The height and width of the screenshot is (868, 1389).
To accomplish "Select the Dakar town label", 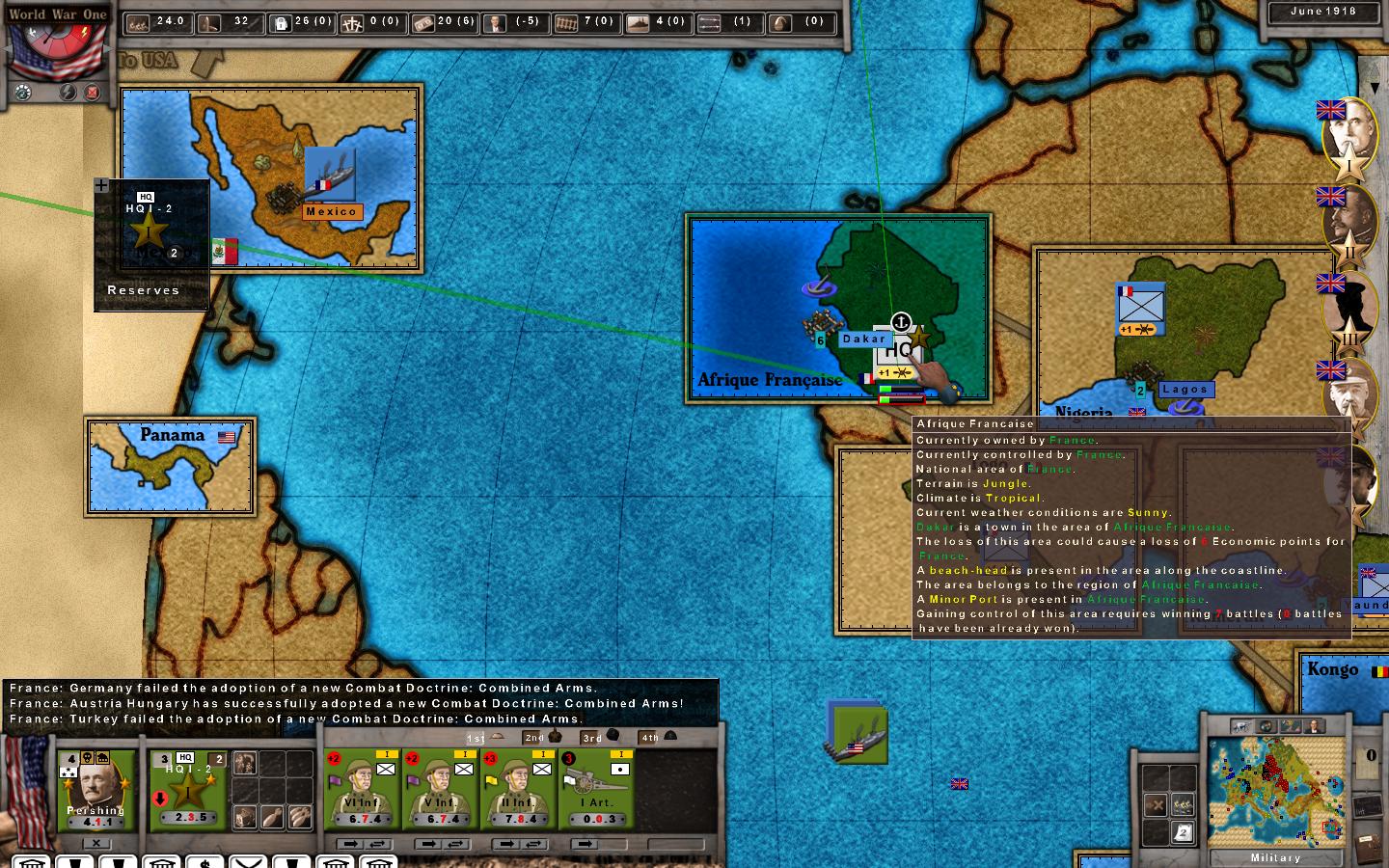I will [x=863, y=339].
